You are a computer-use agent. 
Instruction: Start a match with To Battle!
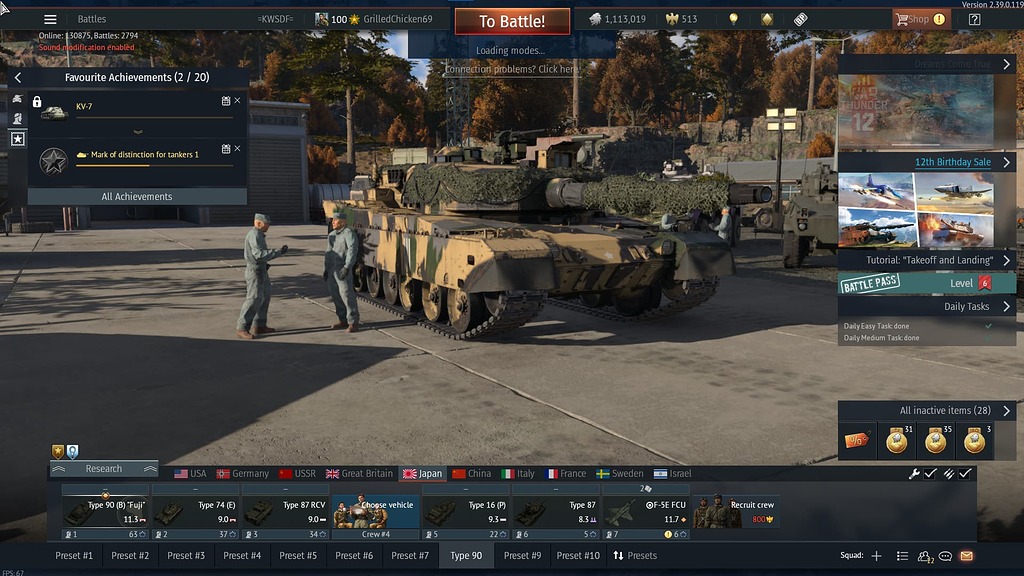tap(512, 21)
